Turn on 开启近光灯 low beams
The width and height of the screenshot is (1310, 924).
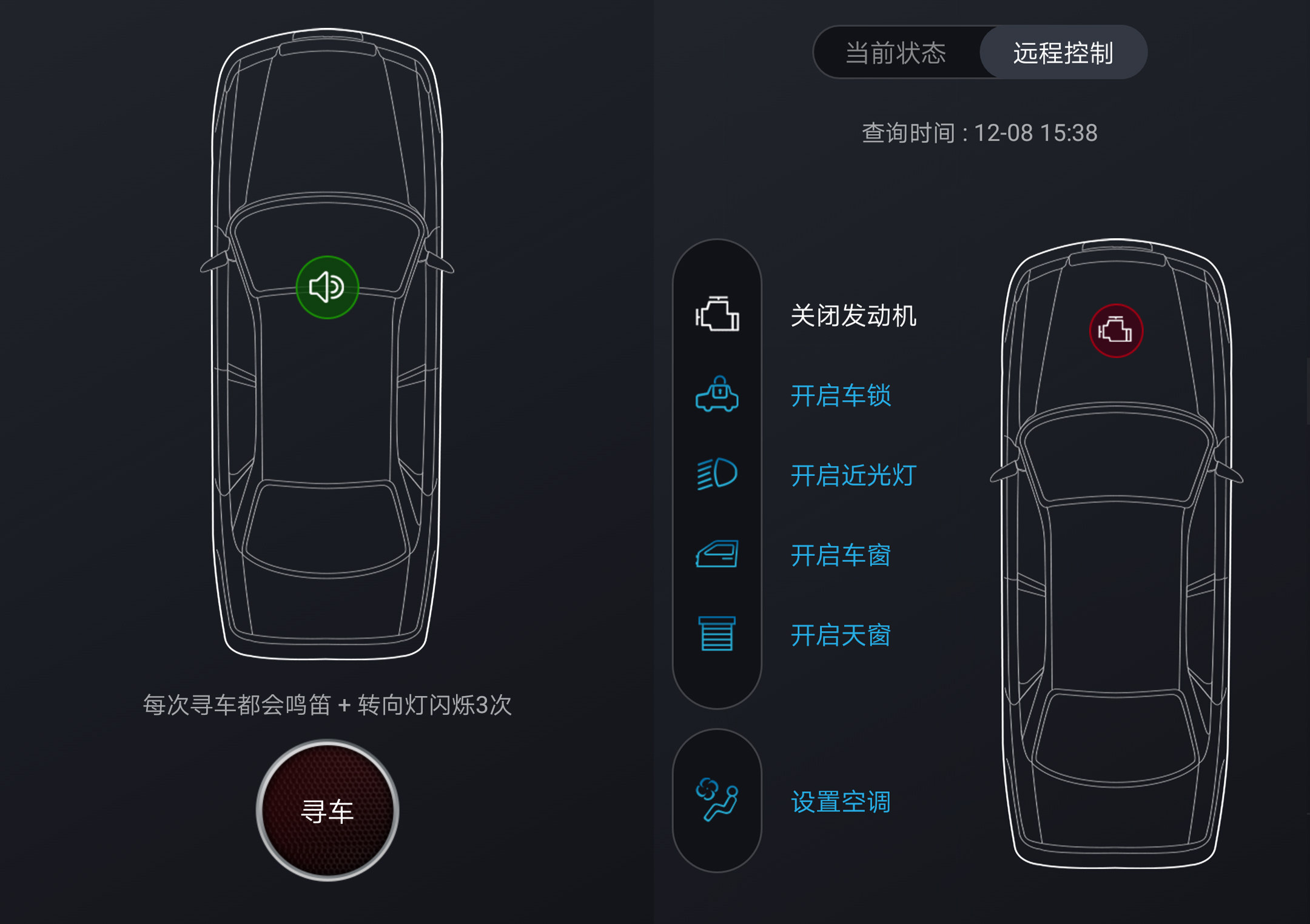coord(853,475)
